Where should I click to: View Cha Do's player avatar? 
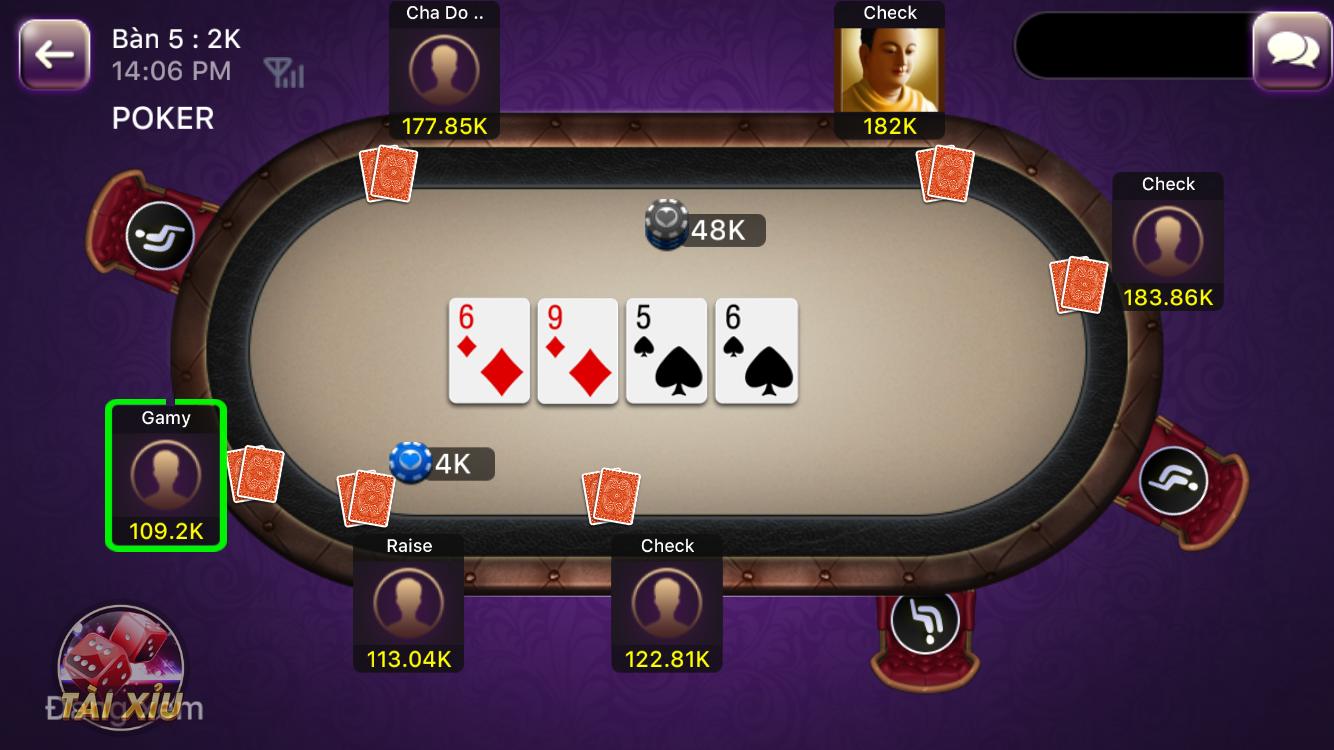[x=443, y=69]
